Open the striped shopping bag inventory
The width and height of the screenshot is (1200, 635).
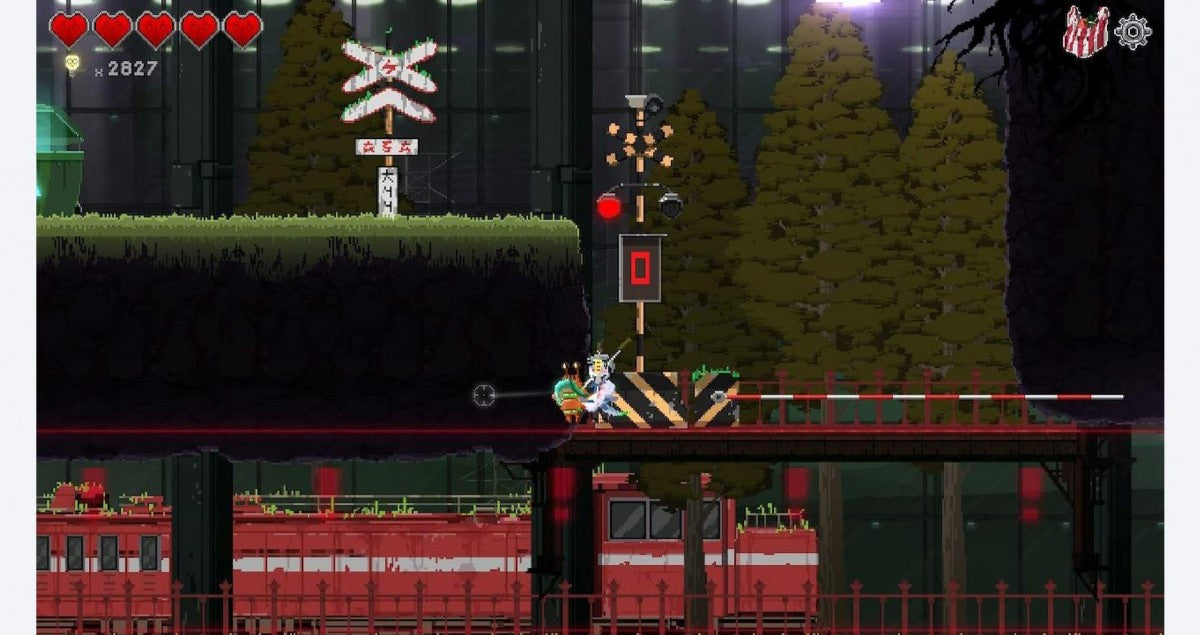point(1085,30)
